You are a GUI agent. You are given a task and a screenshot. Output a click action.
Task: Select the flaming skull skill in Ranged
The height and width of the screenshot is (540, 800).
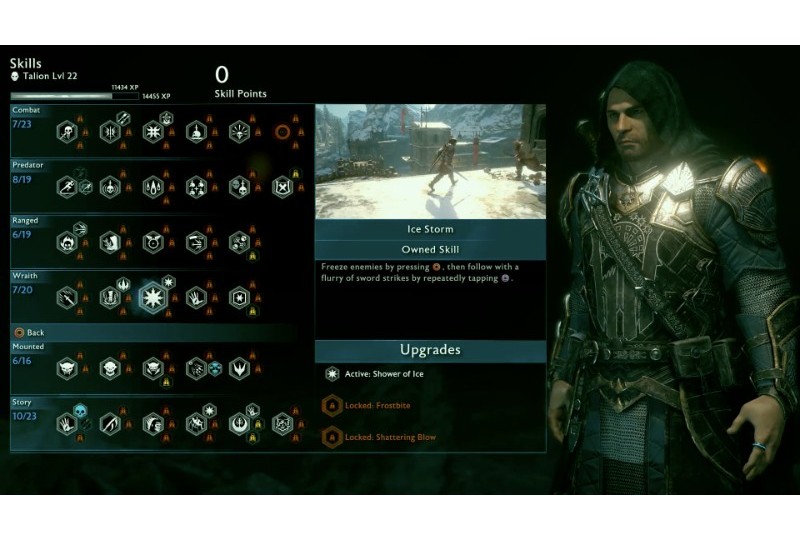click(x=67, y=242)
